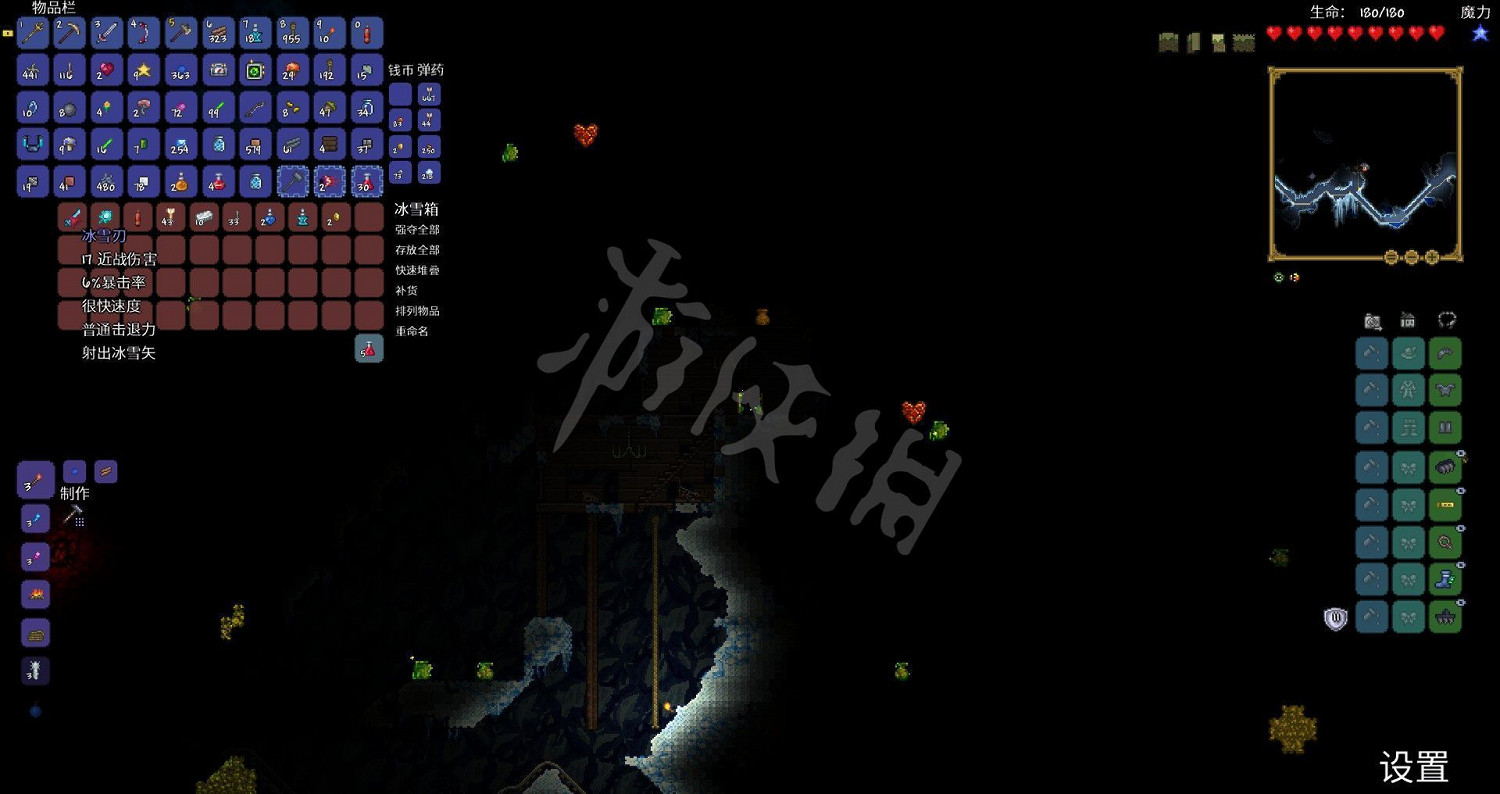
Task: Select the Hermes boots accessory slot
Action: [1445, 579]
